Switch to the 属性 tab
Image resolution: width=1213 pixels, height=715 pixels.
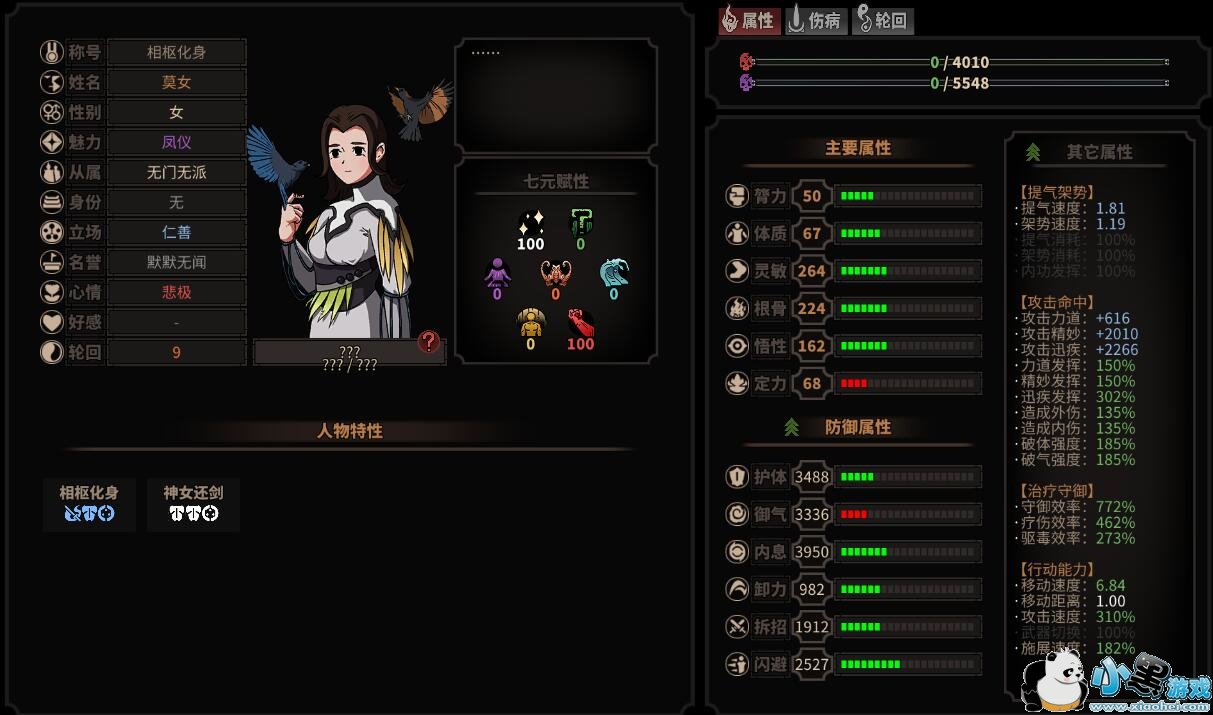[x=749, y=20]
